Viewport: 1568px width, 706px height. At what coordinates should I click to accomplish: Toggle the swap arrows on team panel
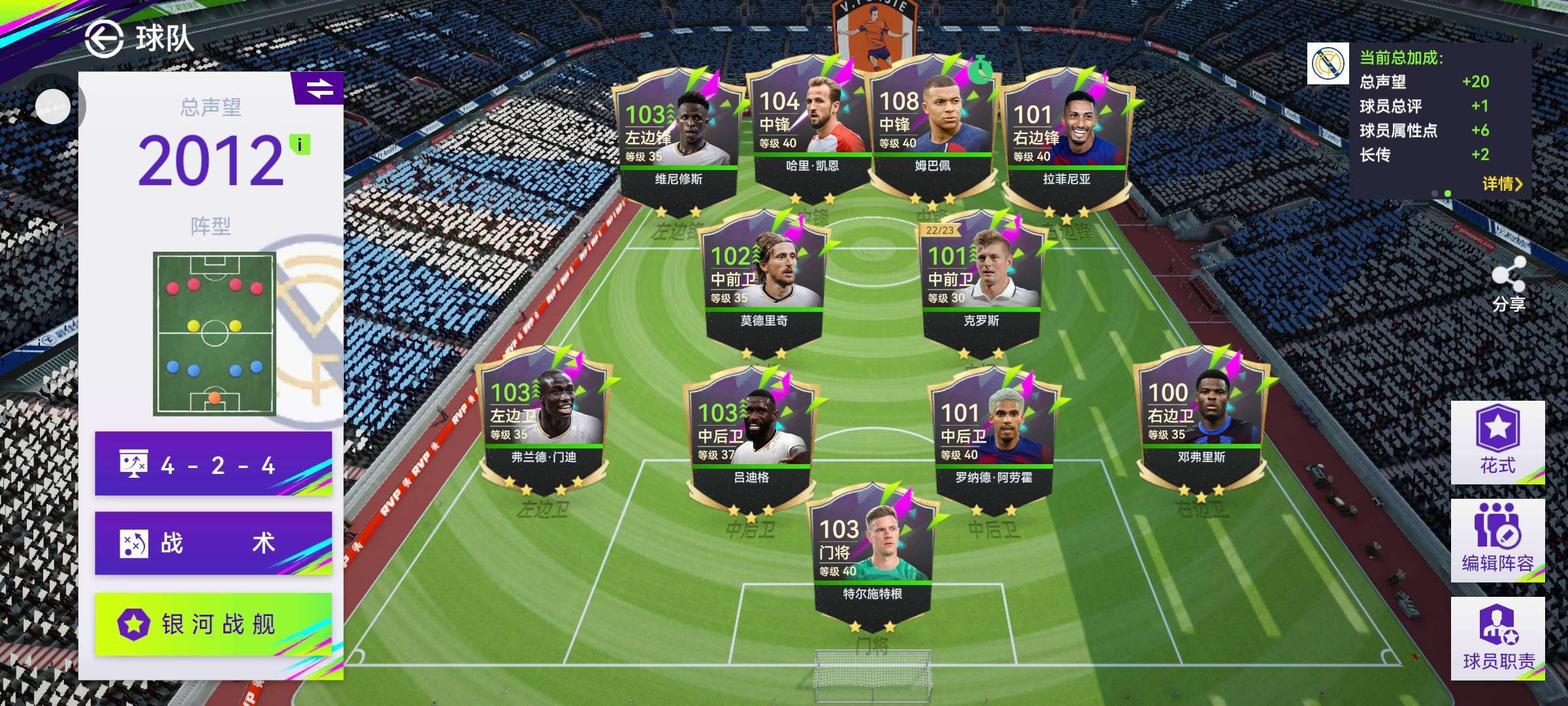[x=319, y=88]
